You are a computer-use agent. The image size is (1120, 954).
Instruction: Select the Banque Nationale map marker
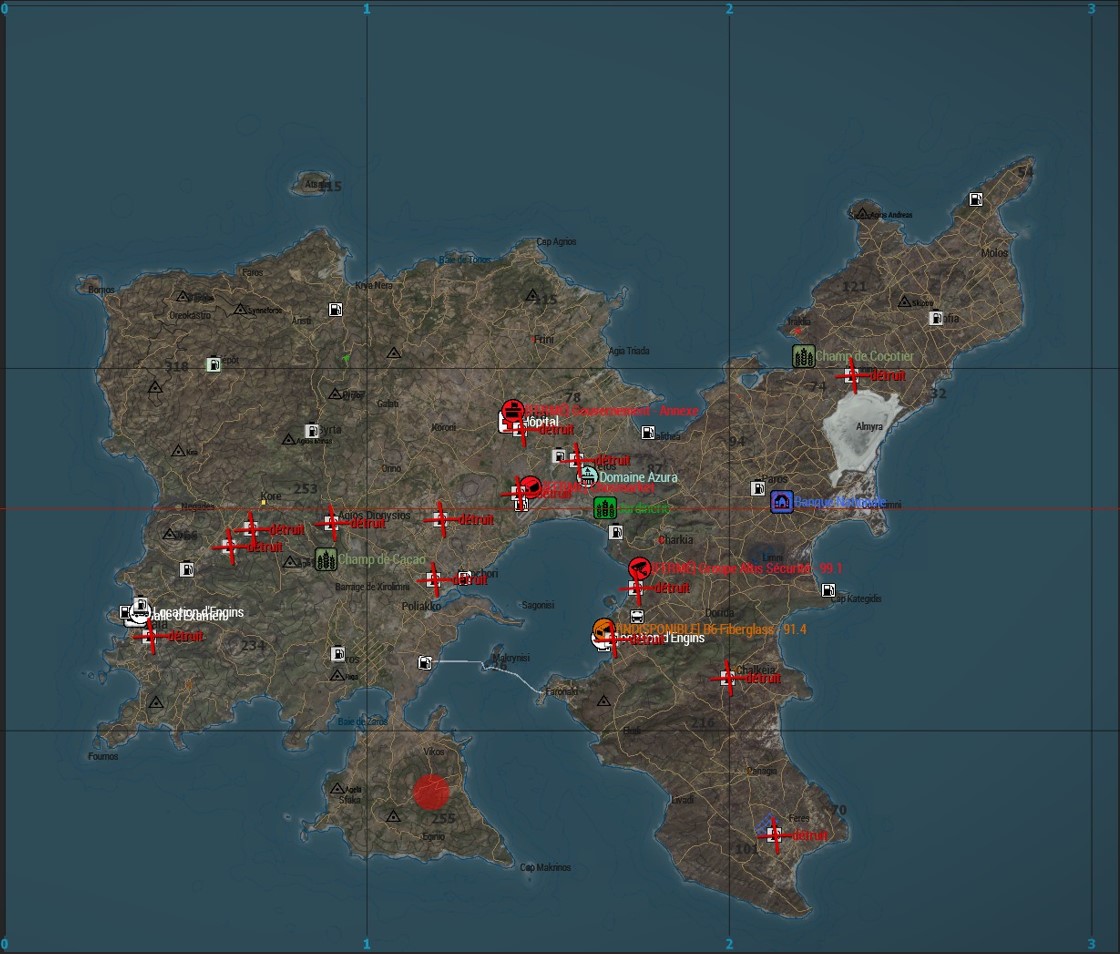point(782,502)
